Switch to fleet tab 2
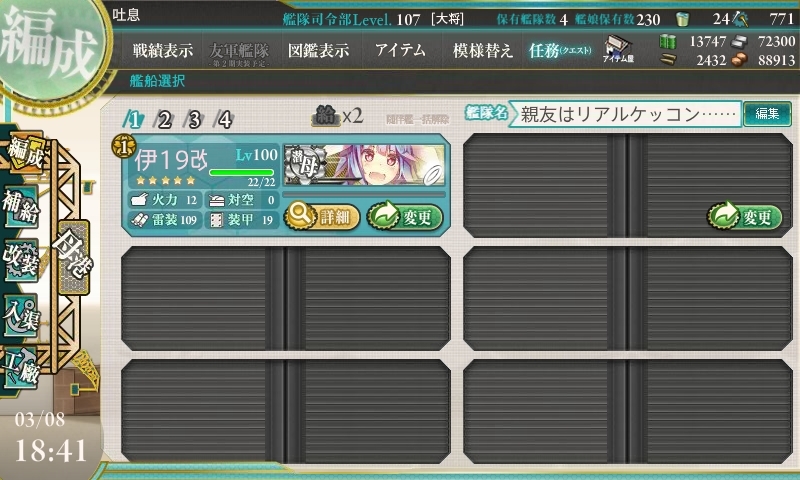 click(162, 119)
